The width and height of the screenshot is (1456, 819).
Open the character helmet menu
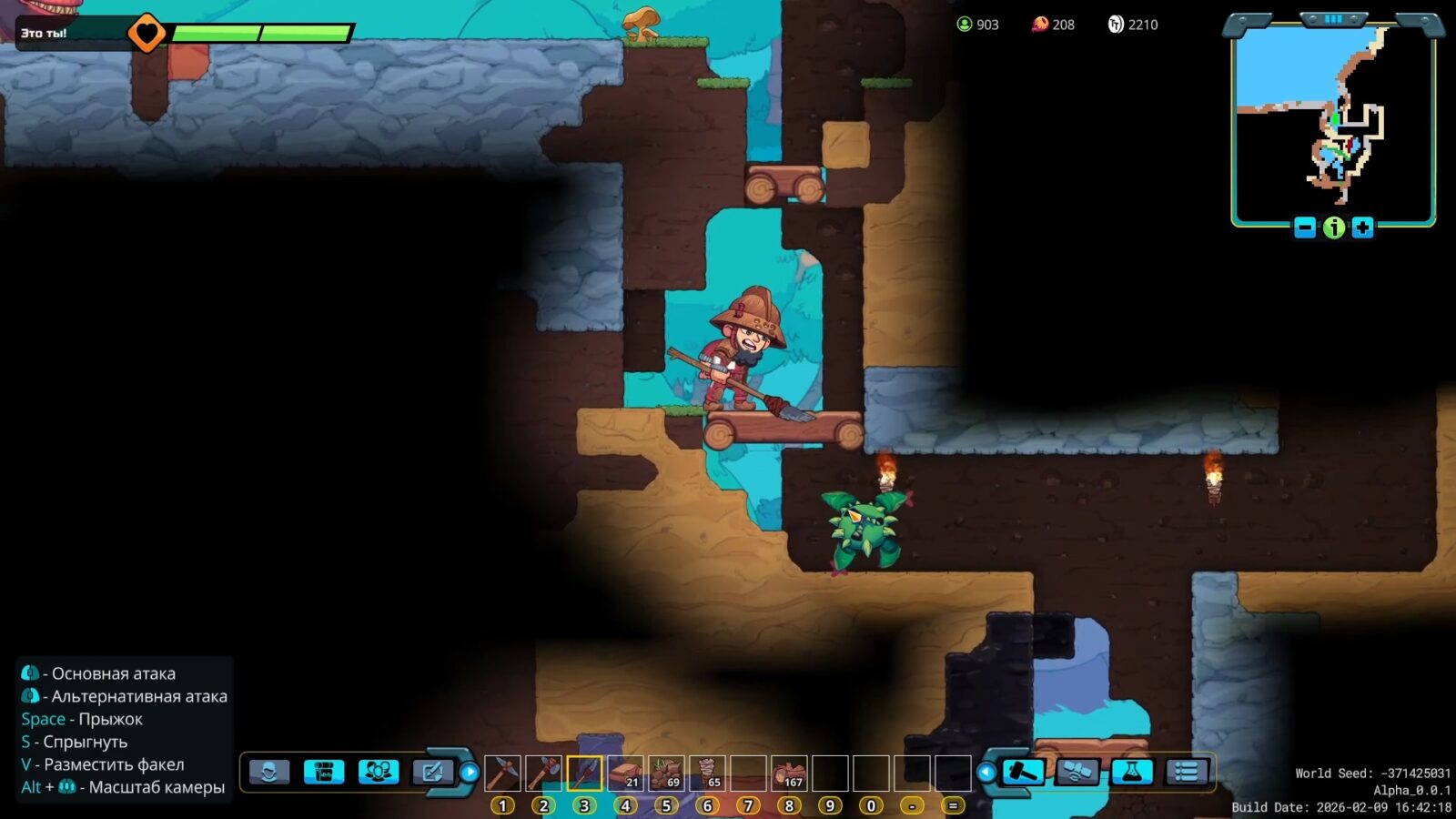click(x=269, y=773)
